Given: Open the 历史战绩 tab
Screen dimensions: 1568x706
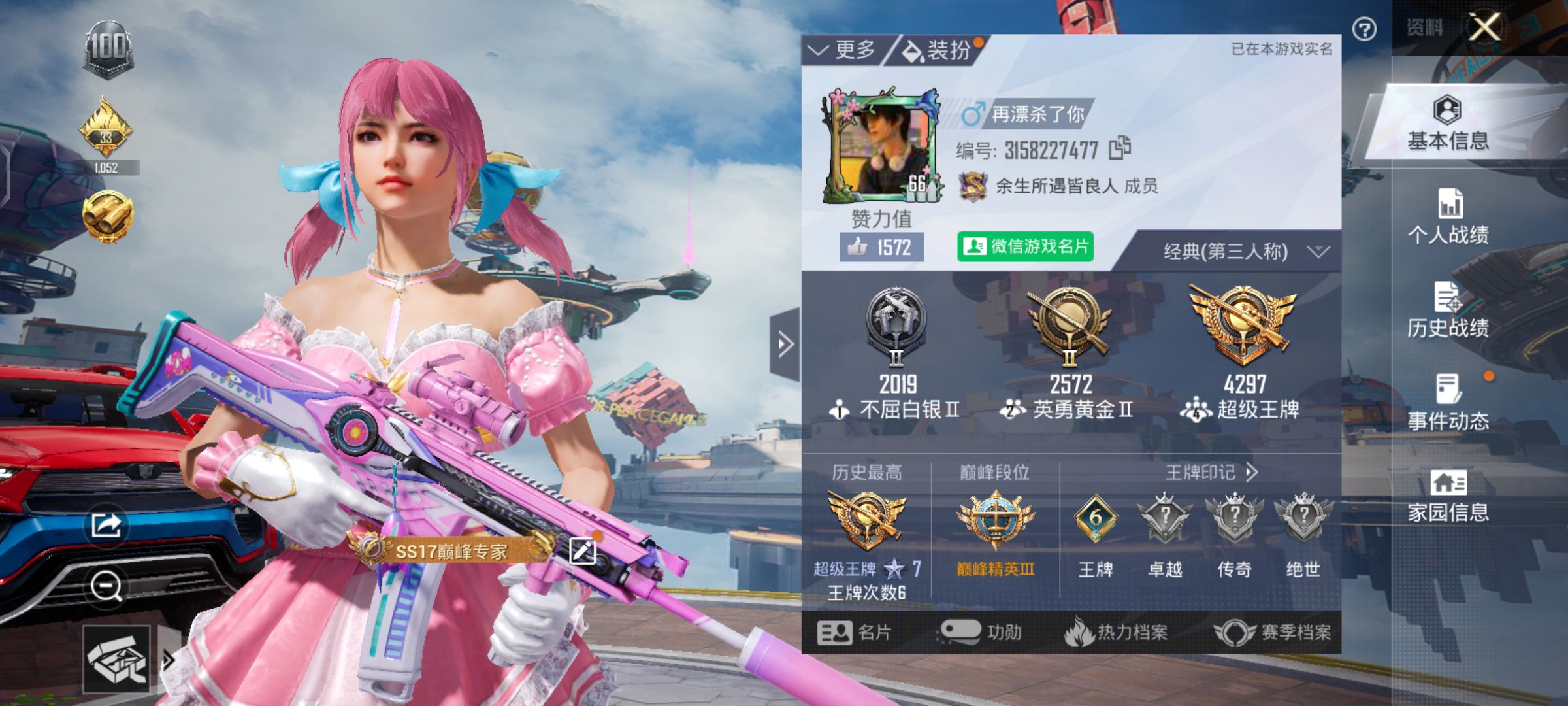Looking at the screenshot, I should click(x=1448, y=311).
